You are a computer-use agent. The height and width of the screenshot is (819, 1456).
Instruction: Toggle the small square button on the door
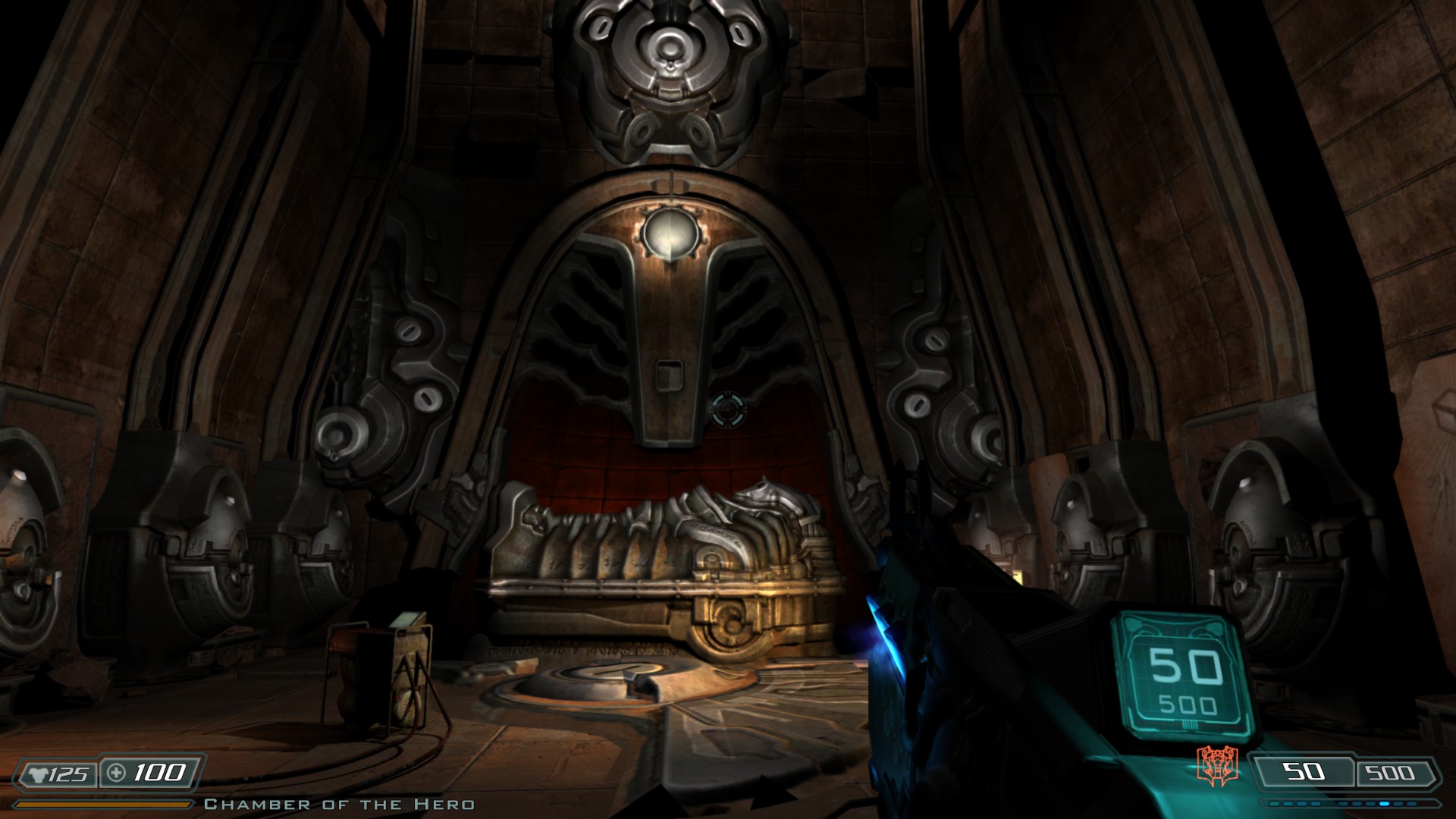click(669, 375)
